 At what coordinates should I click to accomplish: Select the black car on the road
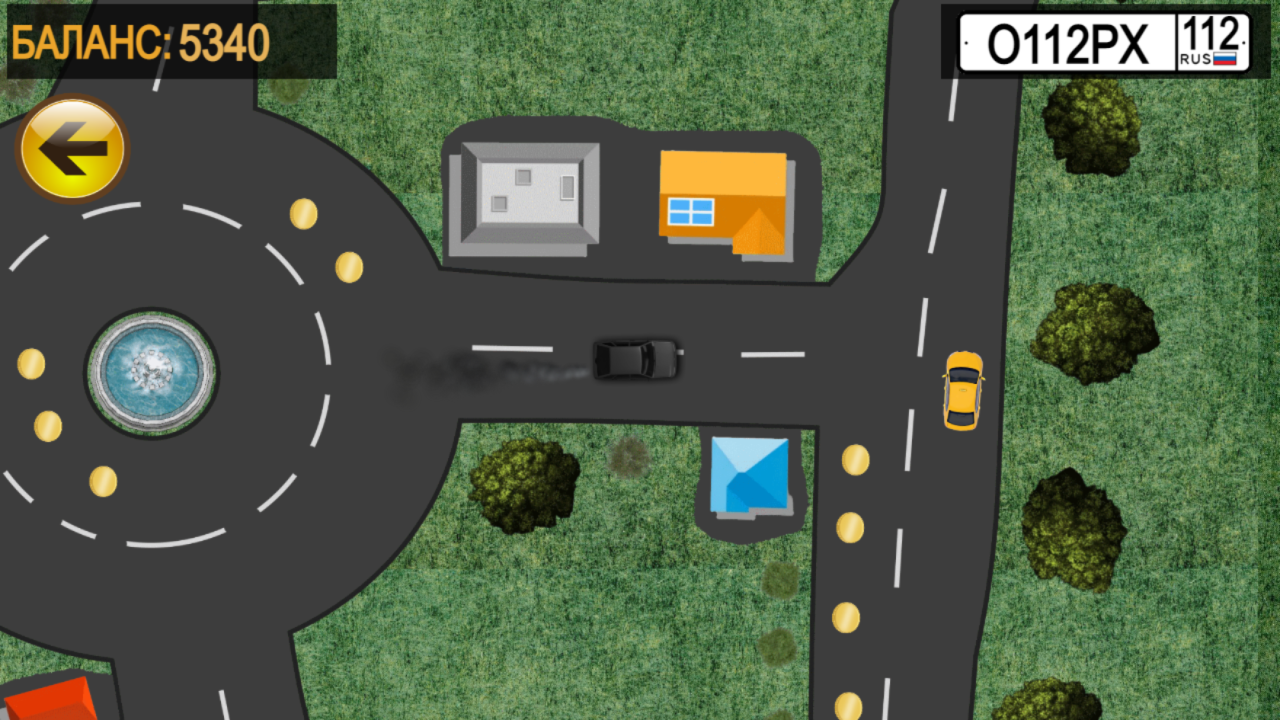pyautogui.click(x=636, y=358)
